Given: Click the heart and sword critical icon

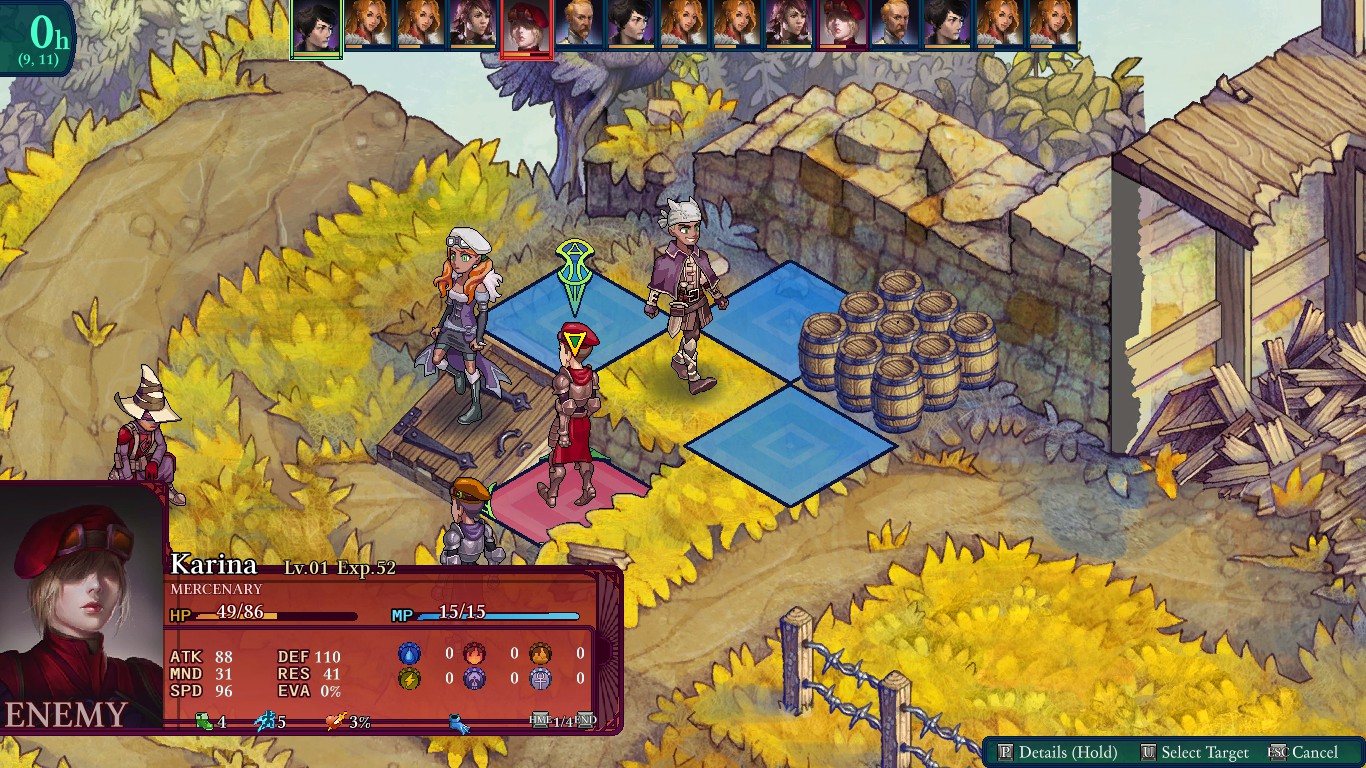Looking at the screenshot, I should pos(335,721).
